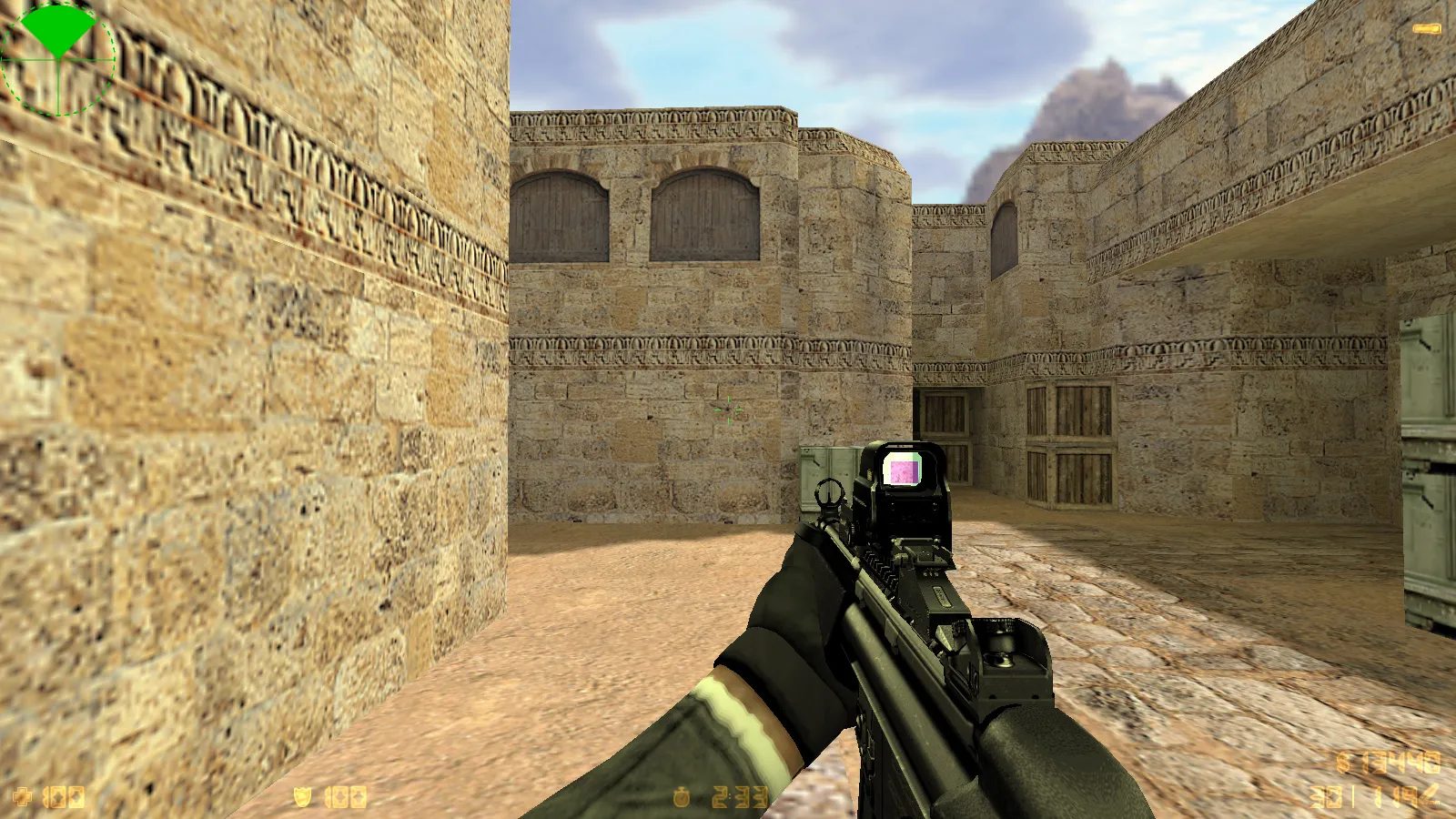Toggle the ammo counter reading 30
This screenshot has width=1456, height=819.
1326,797
